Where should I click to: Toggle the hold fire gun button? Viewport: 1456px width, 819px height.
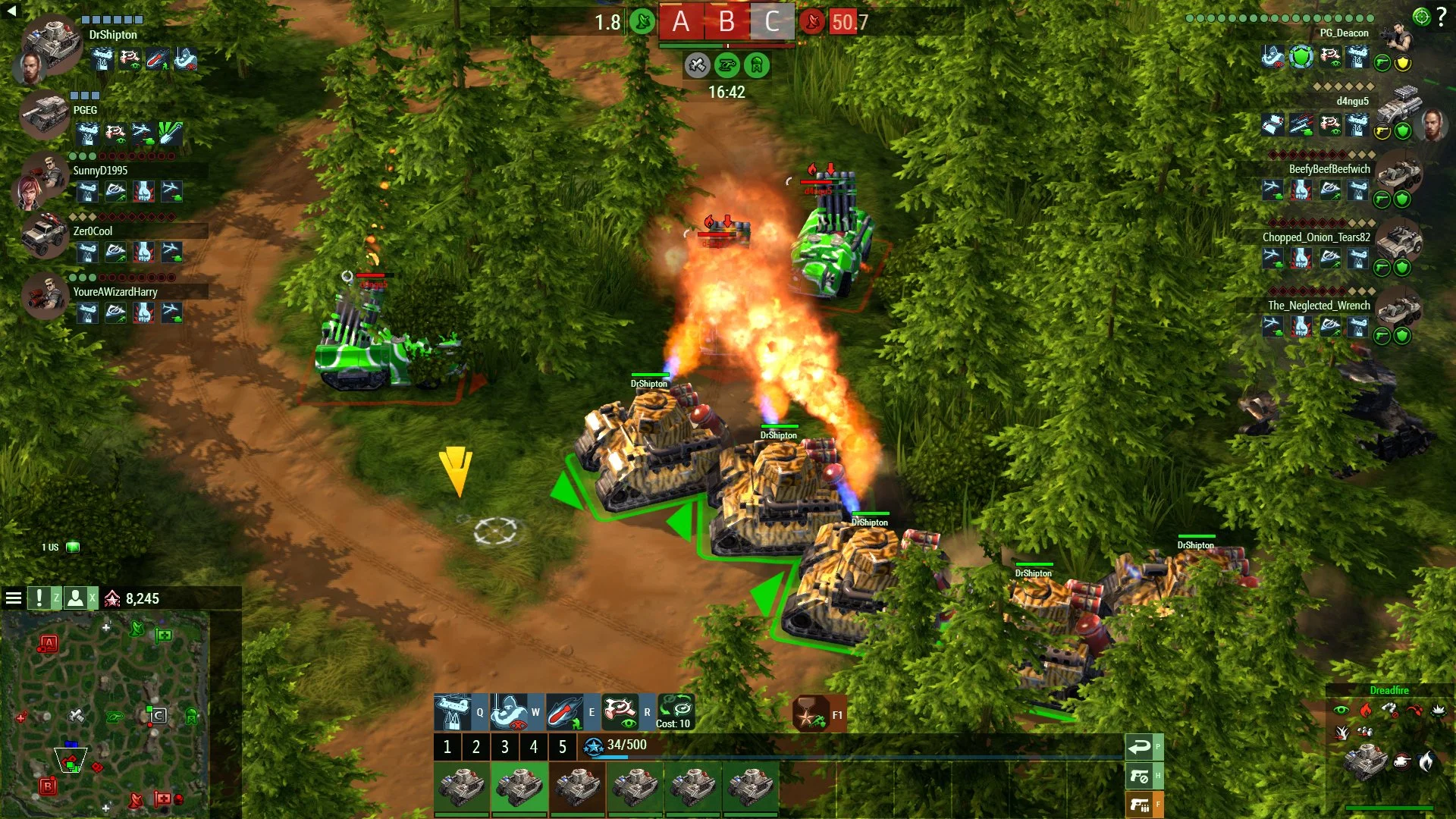click(x=1139, y=776)
